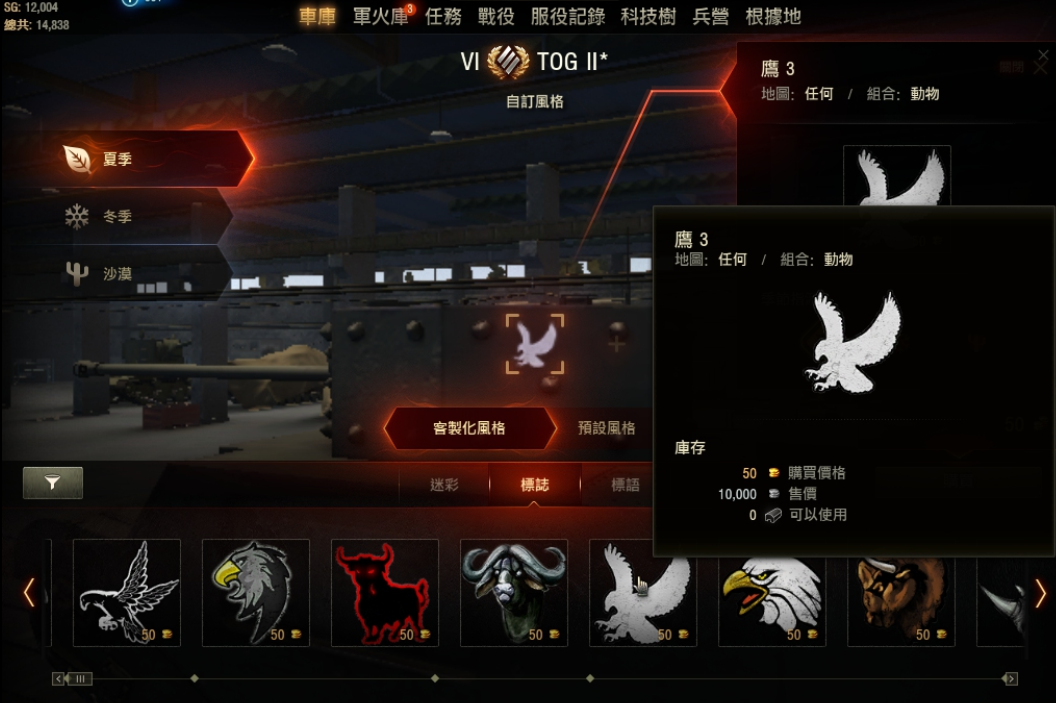Open the 軍火庫 armory menu
This screenshot has height=703, width=1056.
coord(379,17)
